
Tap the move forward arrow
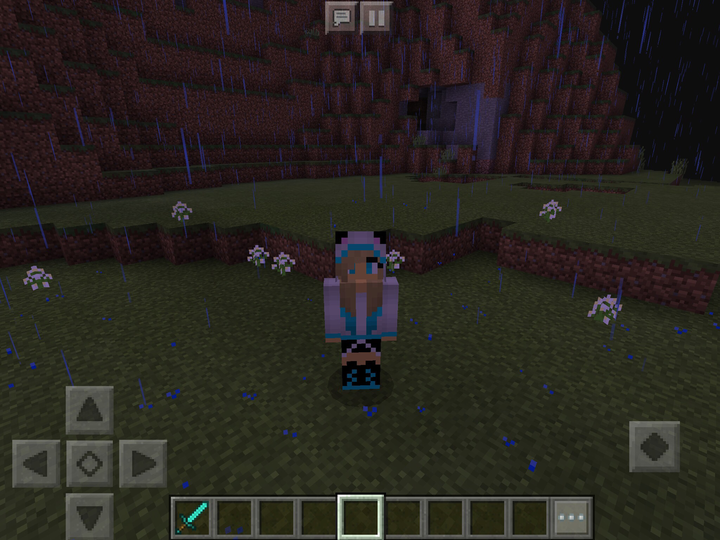click(89, 410)
